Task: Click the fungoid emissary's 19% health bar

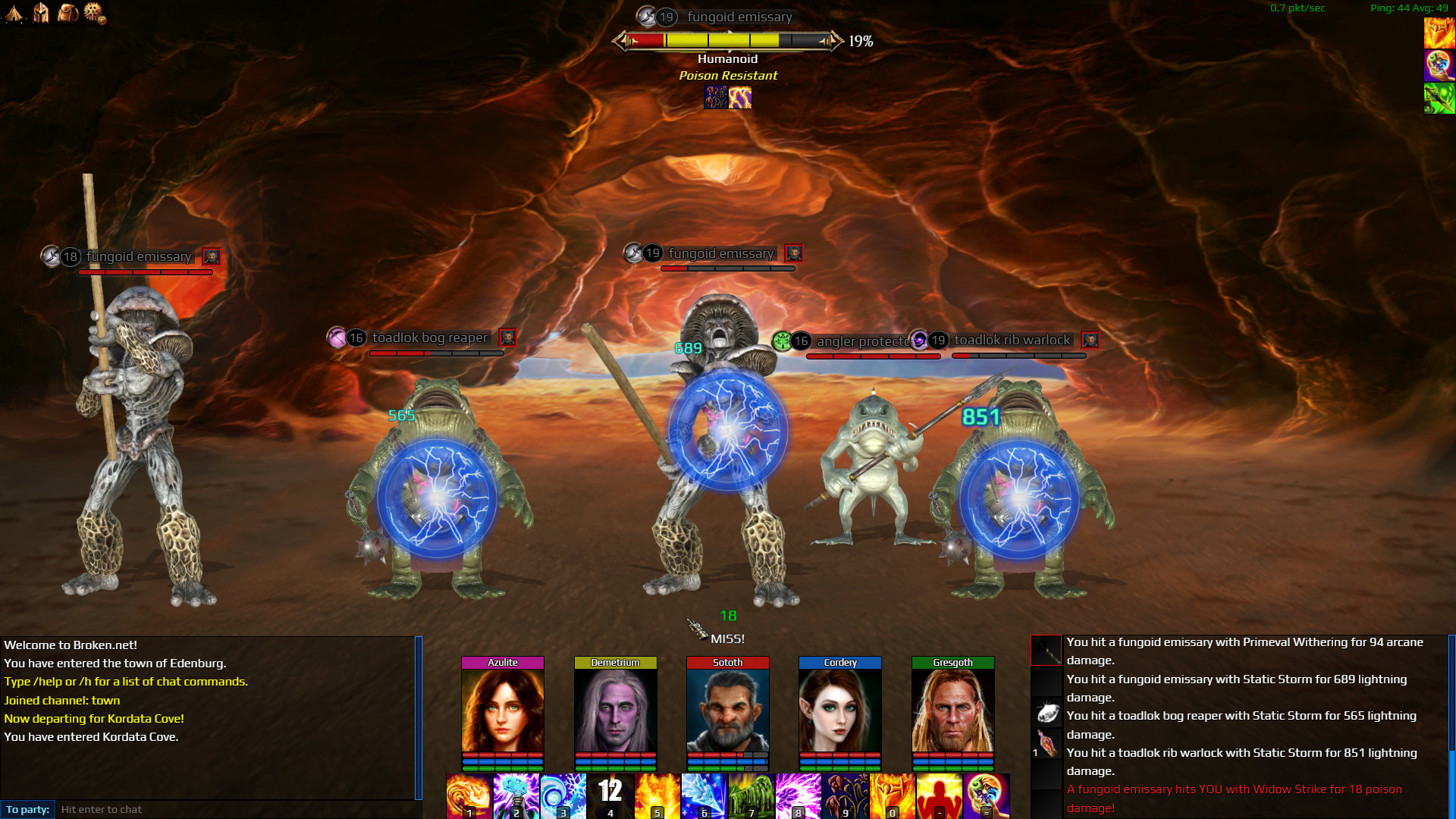Action: tap(728, 42)
